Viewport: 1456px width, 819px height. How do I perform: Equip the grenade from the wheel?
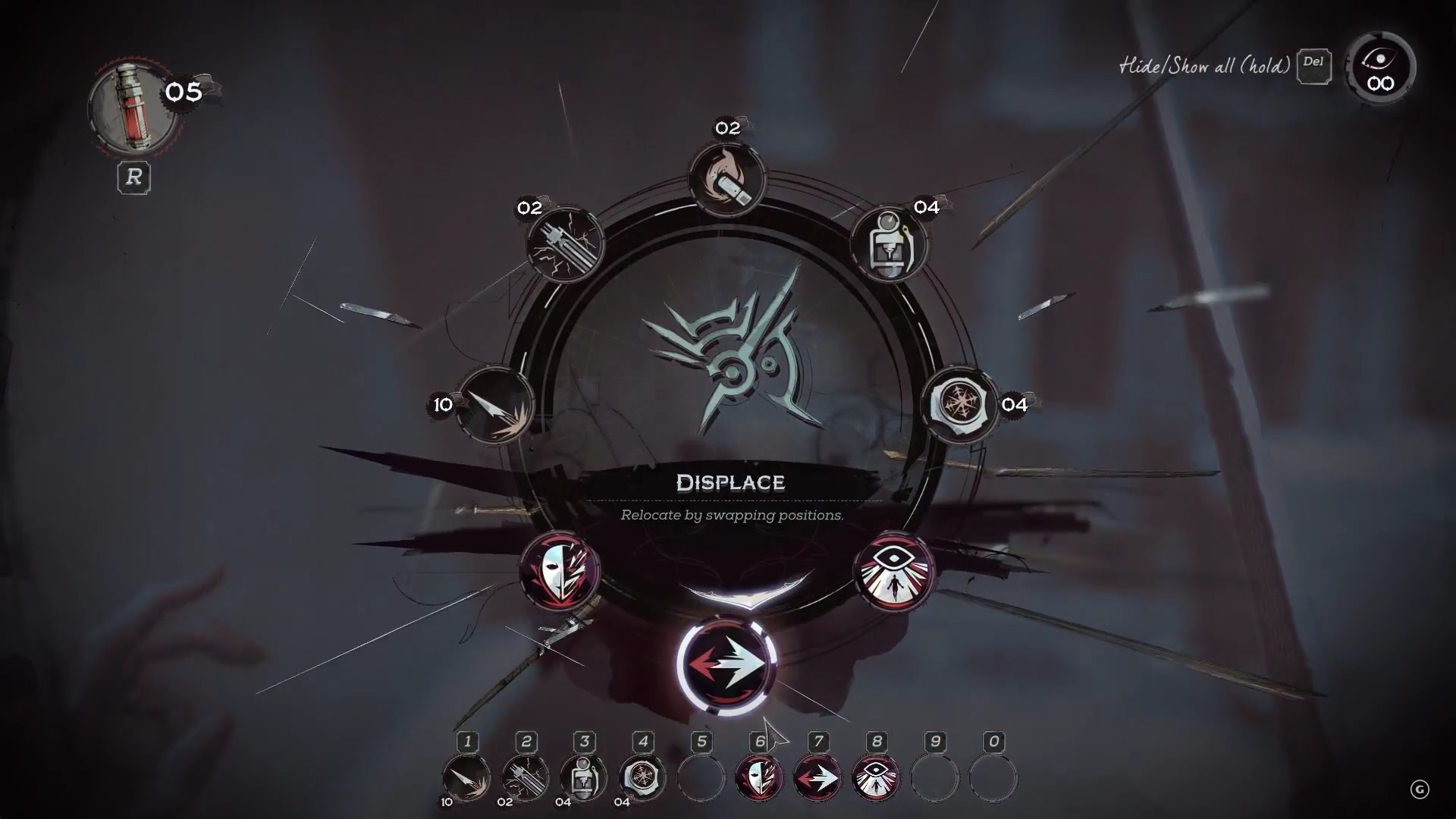pos(890,244)
